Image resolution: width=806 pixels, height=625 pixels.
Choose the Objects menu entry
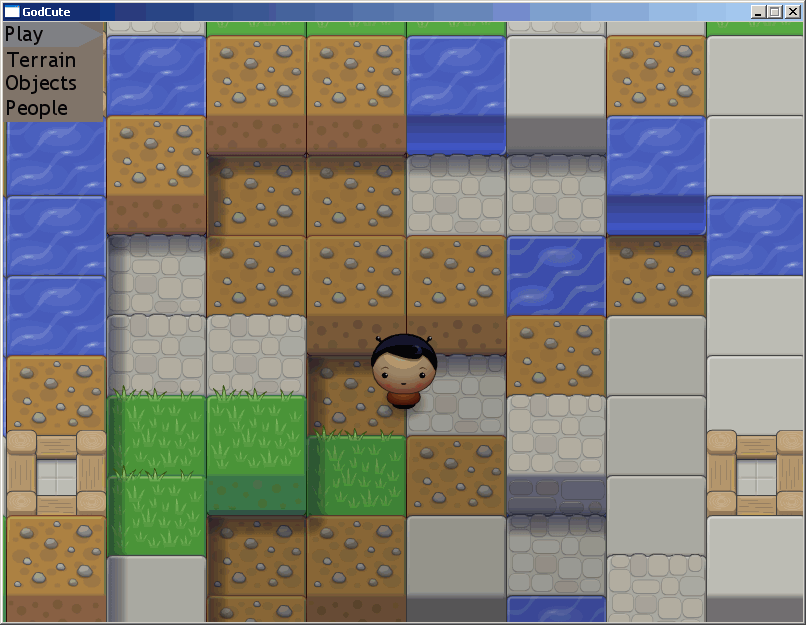pyautogui.click(x=42, y=83)
